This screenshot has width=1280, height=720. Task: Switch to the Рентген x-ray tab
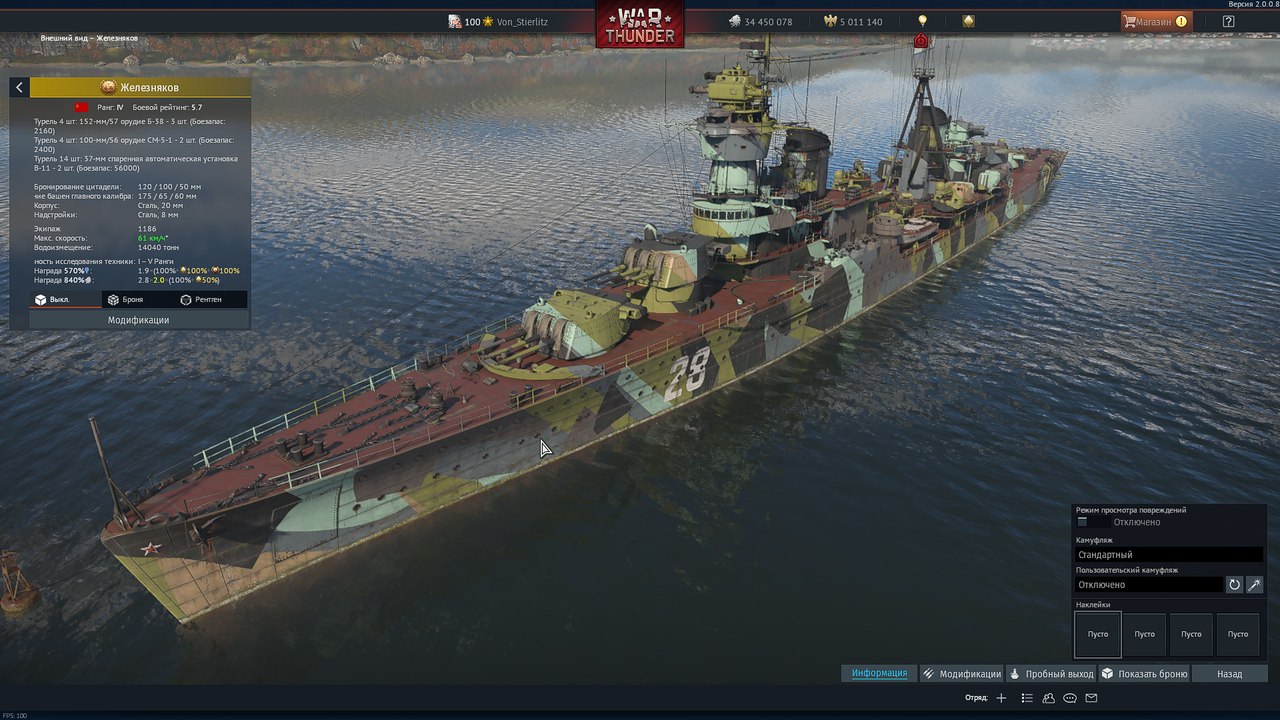tap(201, 299)
